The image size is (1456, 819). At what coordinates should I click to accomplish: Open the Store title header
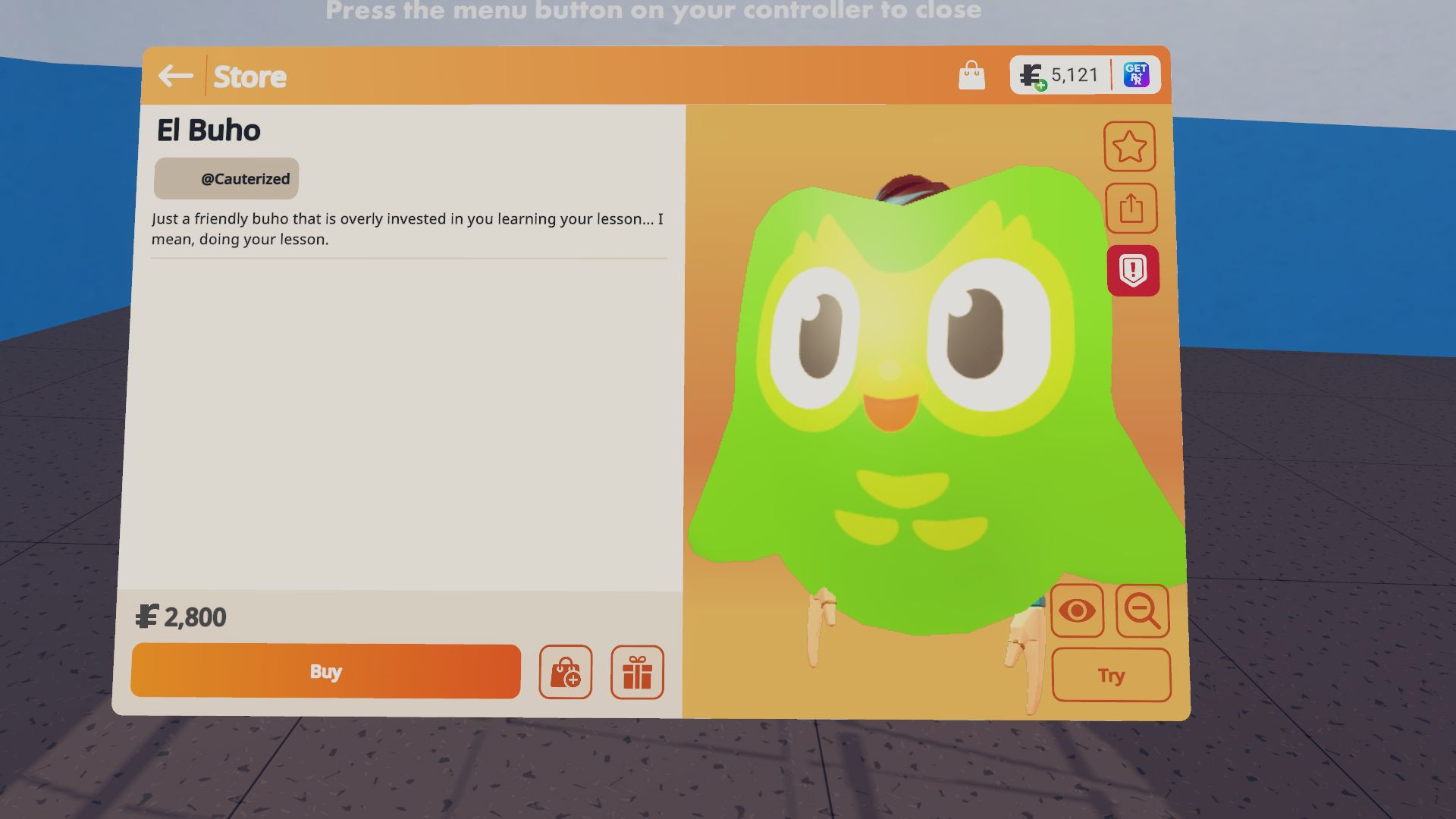click(249, 76)
